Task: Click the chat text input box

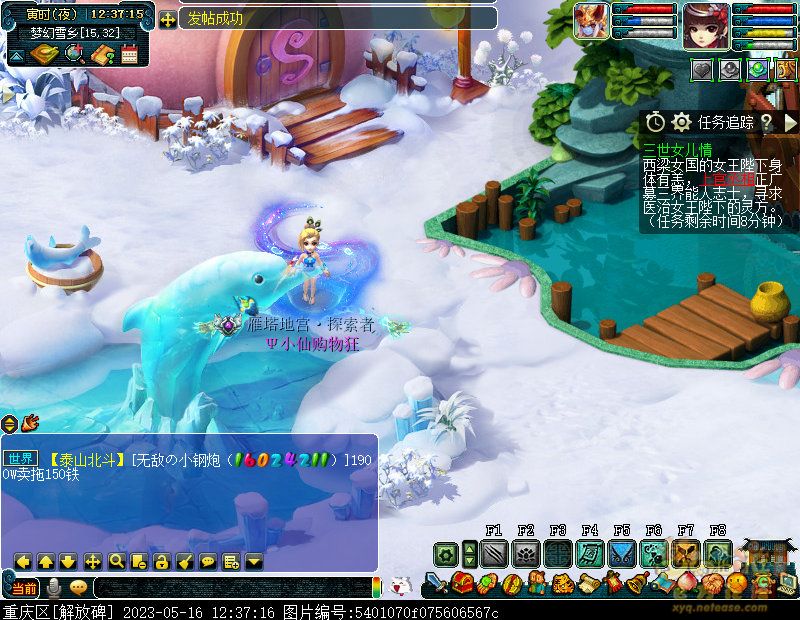Action: (230, 587)
